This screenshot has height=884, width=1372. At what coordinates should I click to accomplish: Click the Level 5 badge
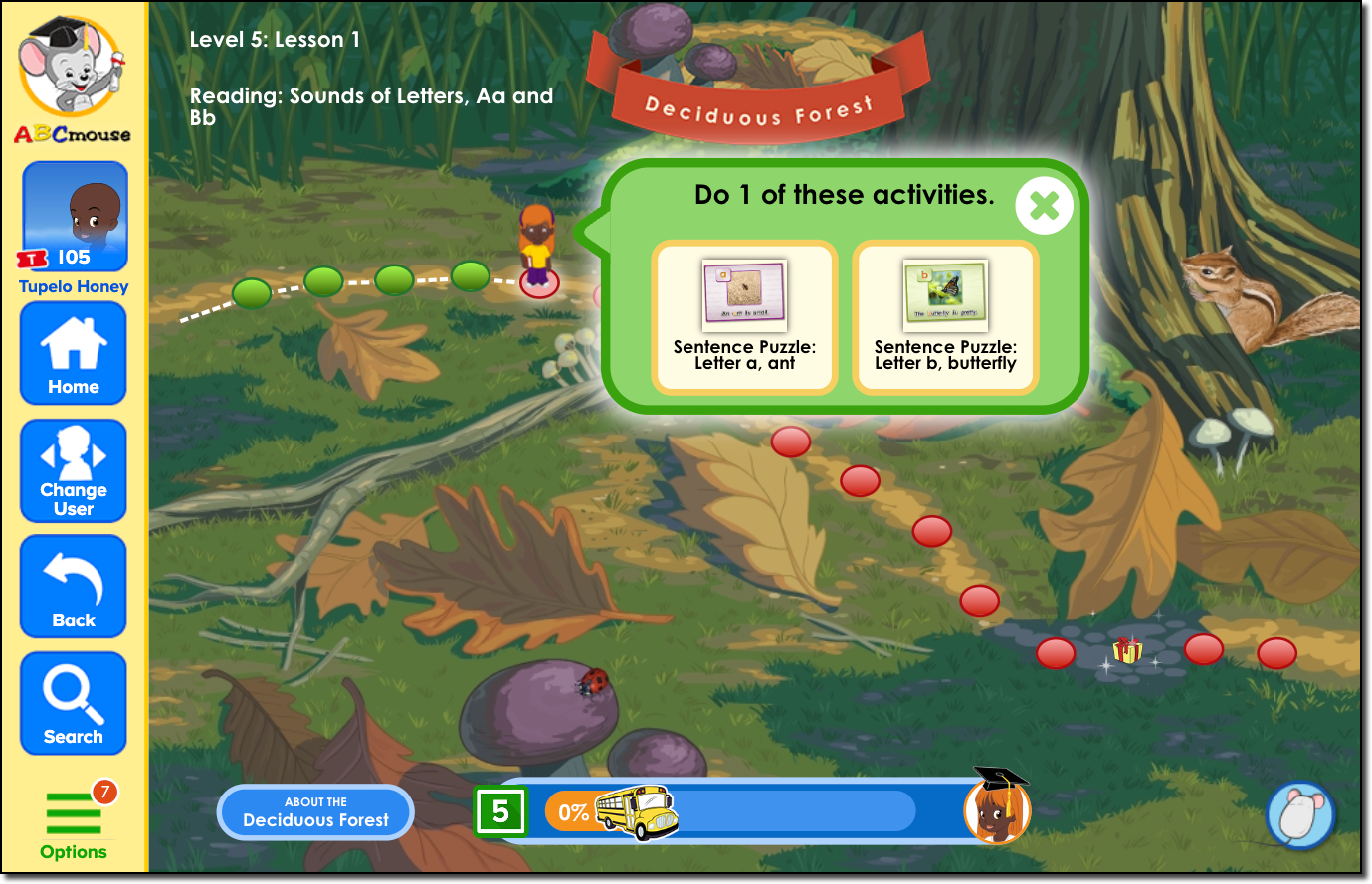[500, 811]
